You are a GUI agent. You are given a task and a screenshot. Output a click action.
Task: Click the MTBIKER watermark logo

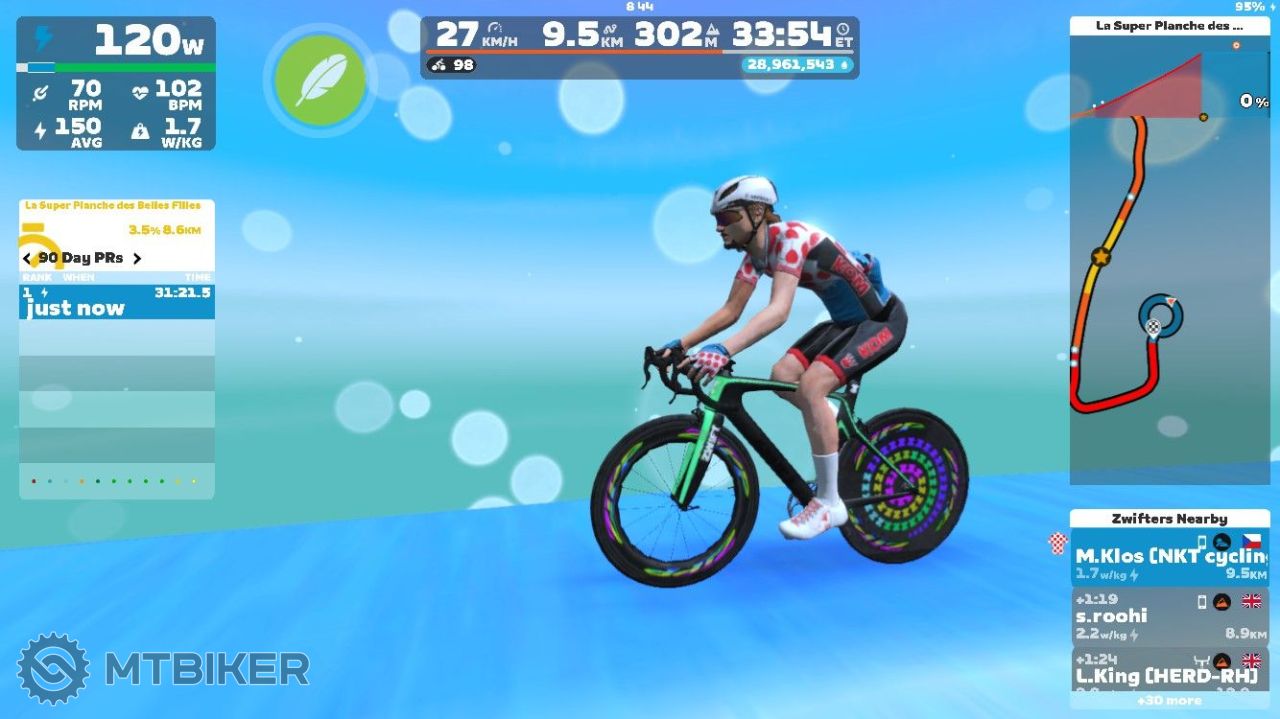click(163, 668)
